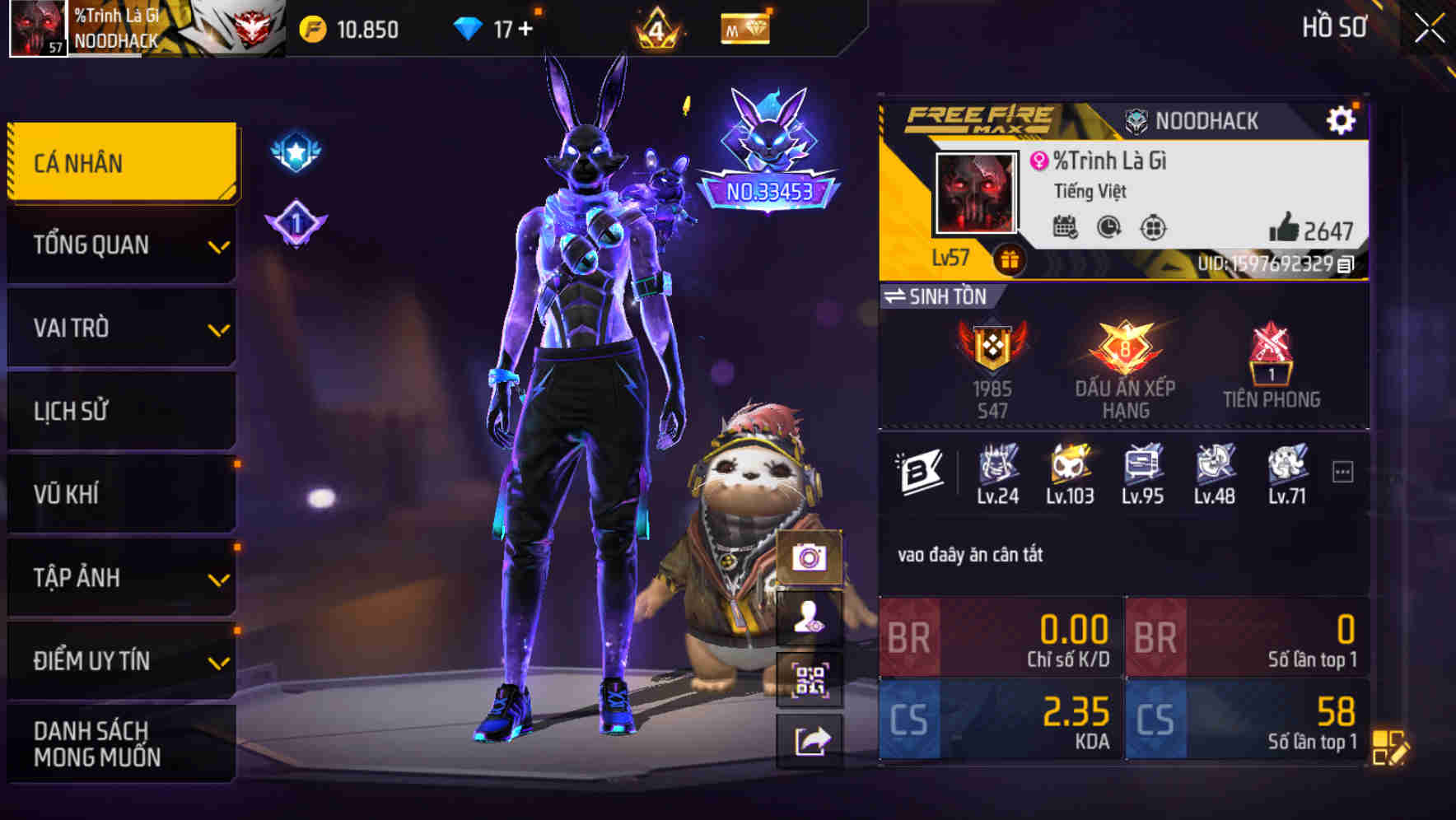1456x820 pixels.
Task: Click the camera screenshot icon
Action: click(810, 559)
